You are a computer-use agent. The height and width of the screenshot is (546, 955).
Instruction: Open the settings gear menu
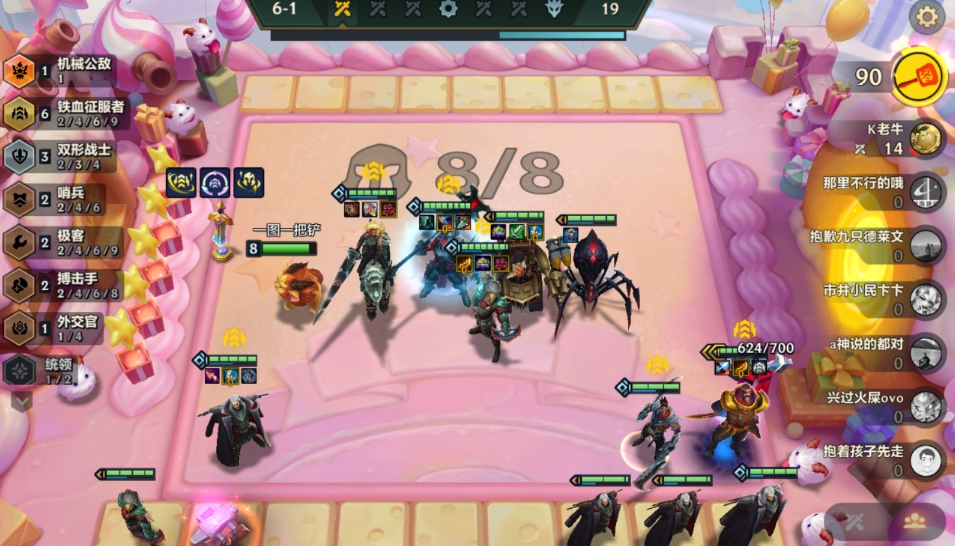[927, 17]
